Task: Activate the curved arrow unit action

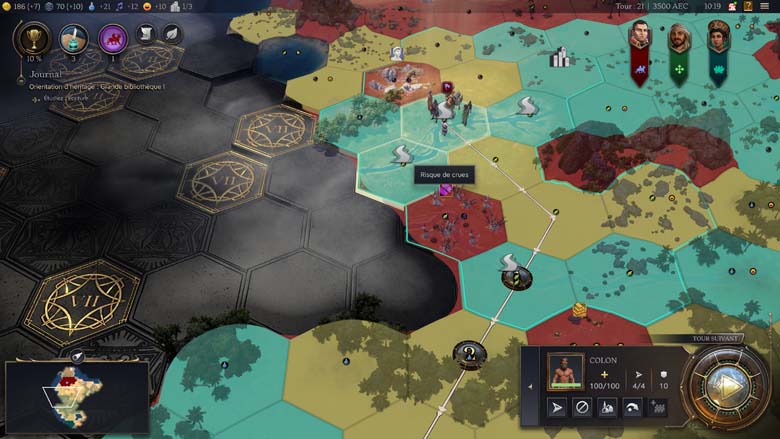Action: click(x=632, y=408)
